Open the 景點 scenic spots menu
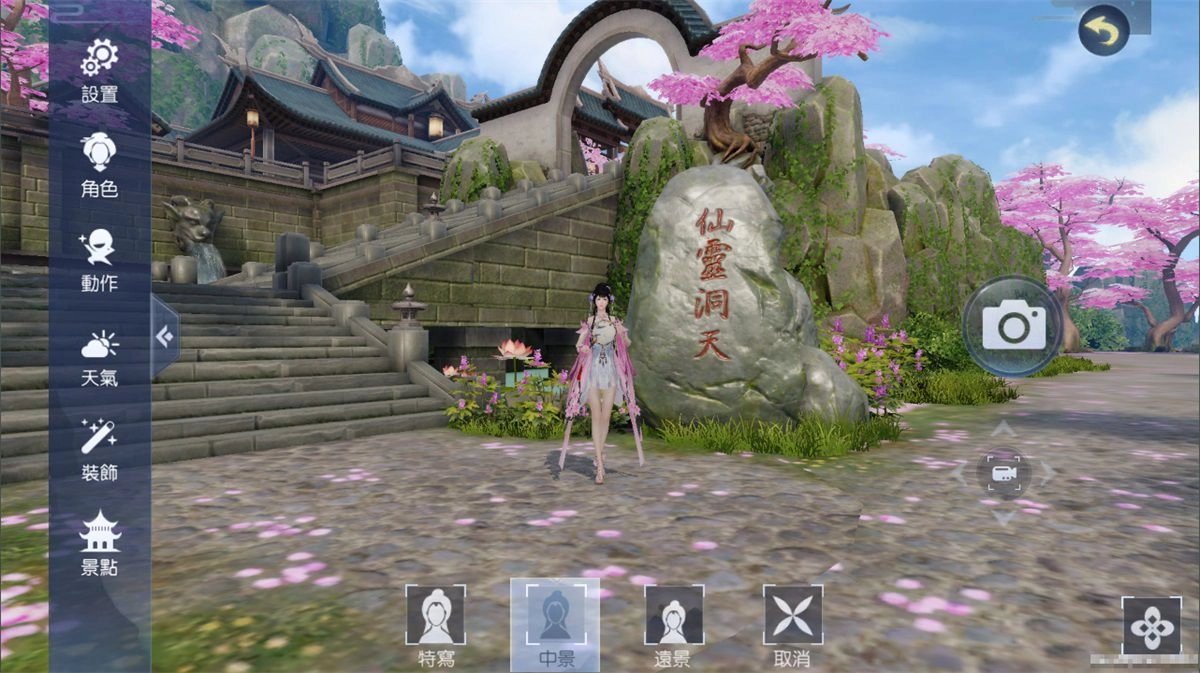This screenshot has width=1200, height=673. (x=99, y=542)
